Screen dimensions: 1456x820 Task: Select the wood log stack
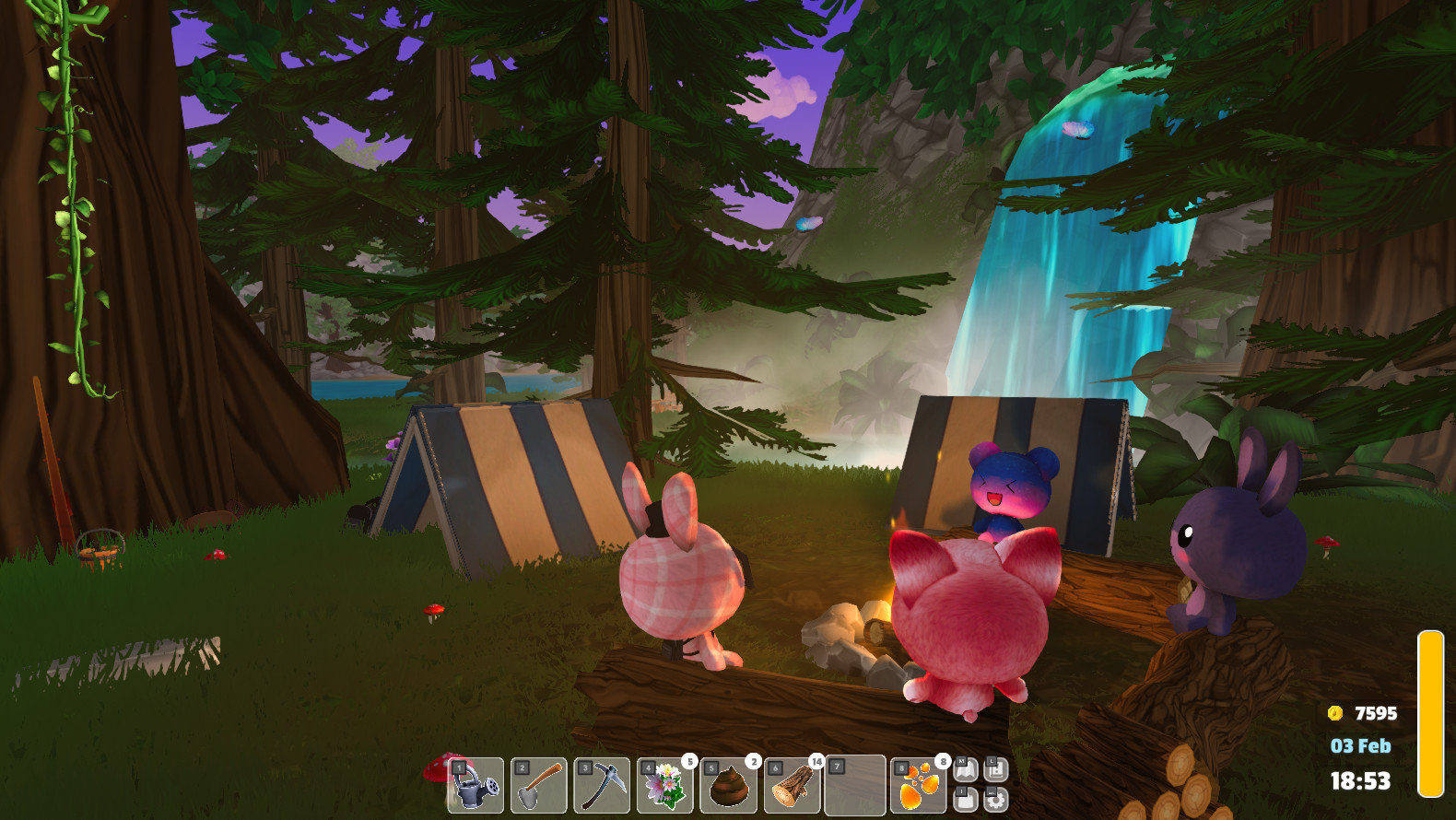click(793, 786)
